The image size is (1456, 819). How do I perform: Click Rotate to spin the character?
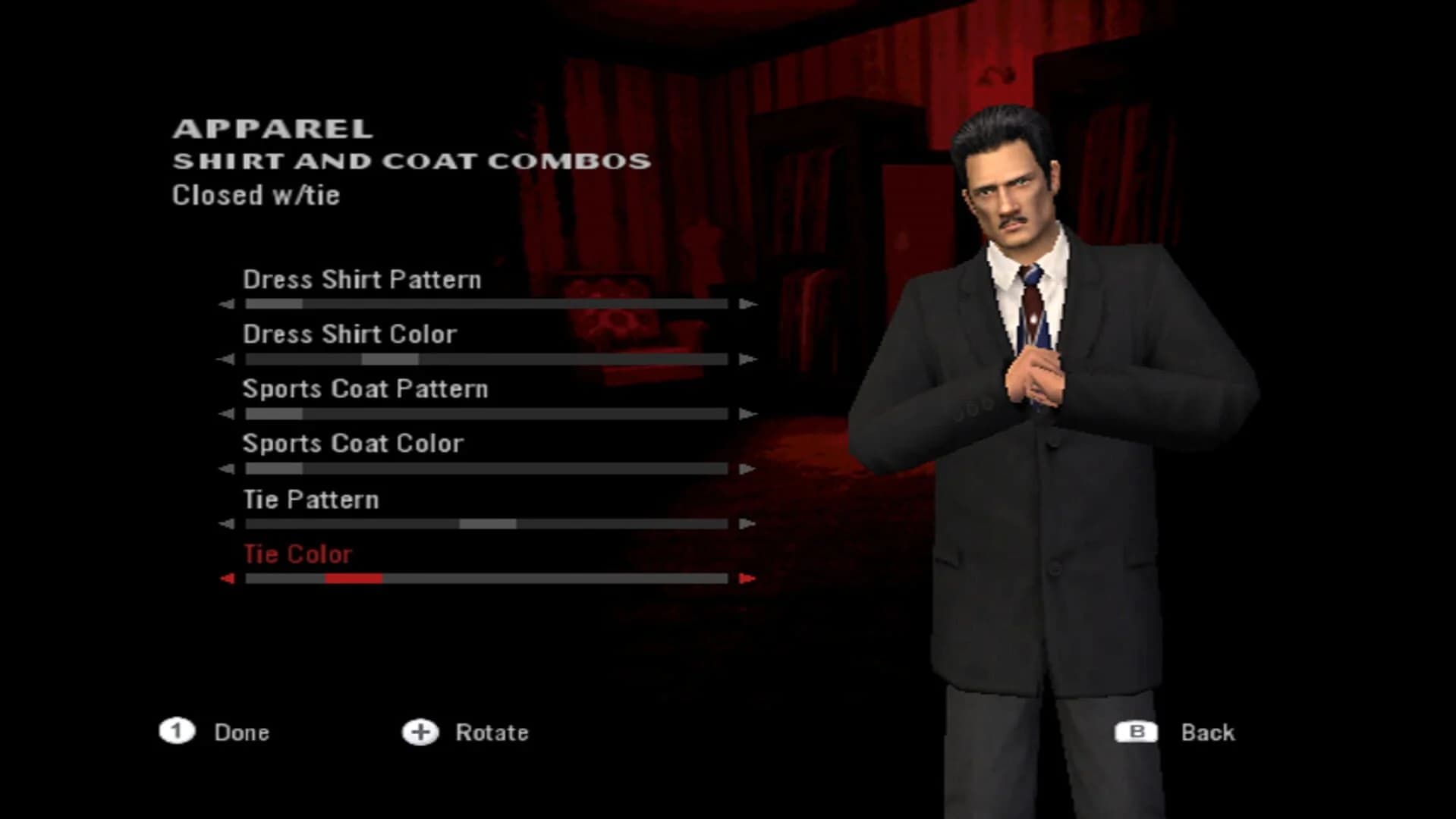[x=491, y=733]
